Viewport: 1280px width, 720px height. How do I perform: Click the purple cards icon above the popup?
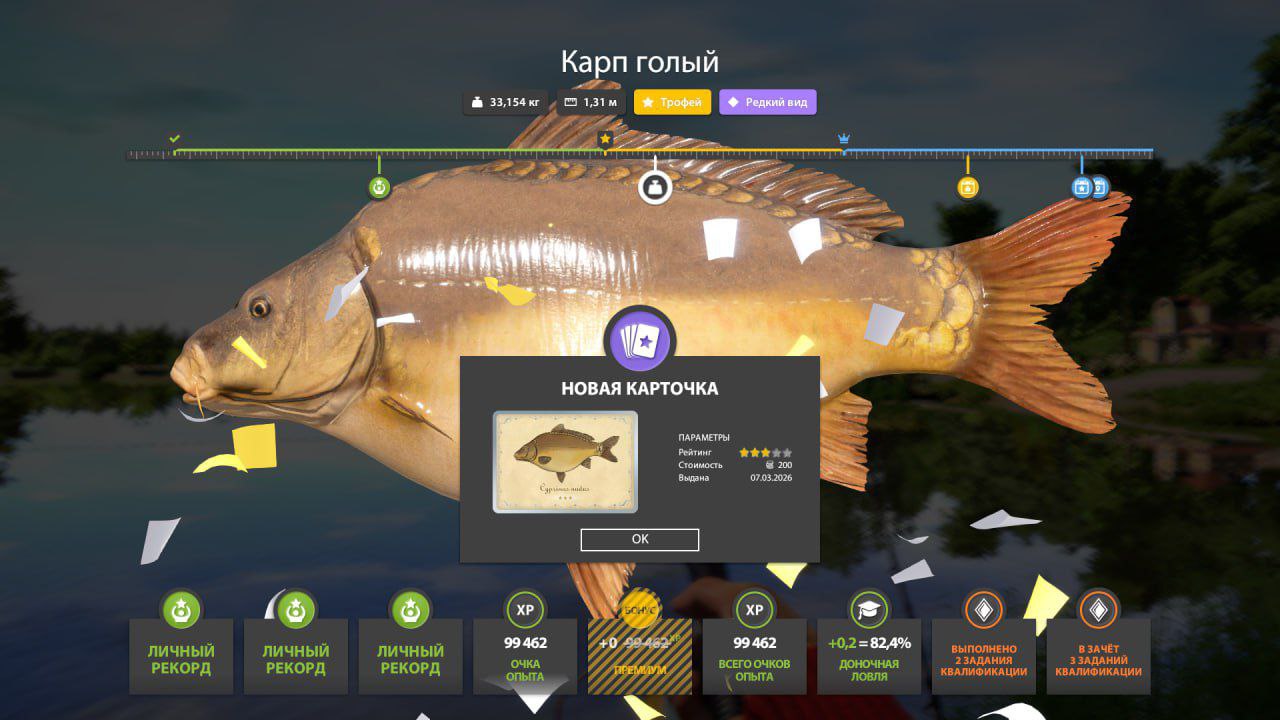640,341
